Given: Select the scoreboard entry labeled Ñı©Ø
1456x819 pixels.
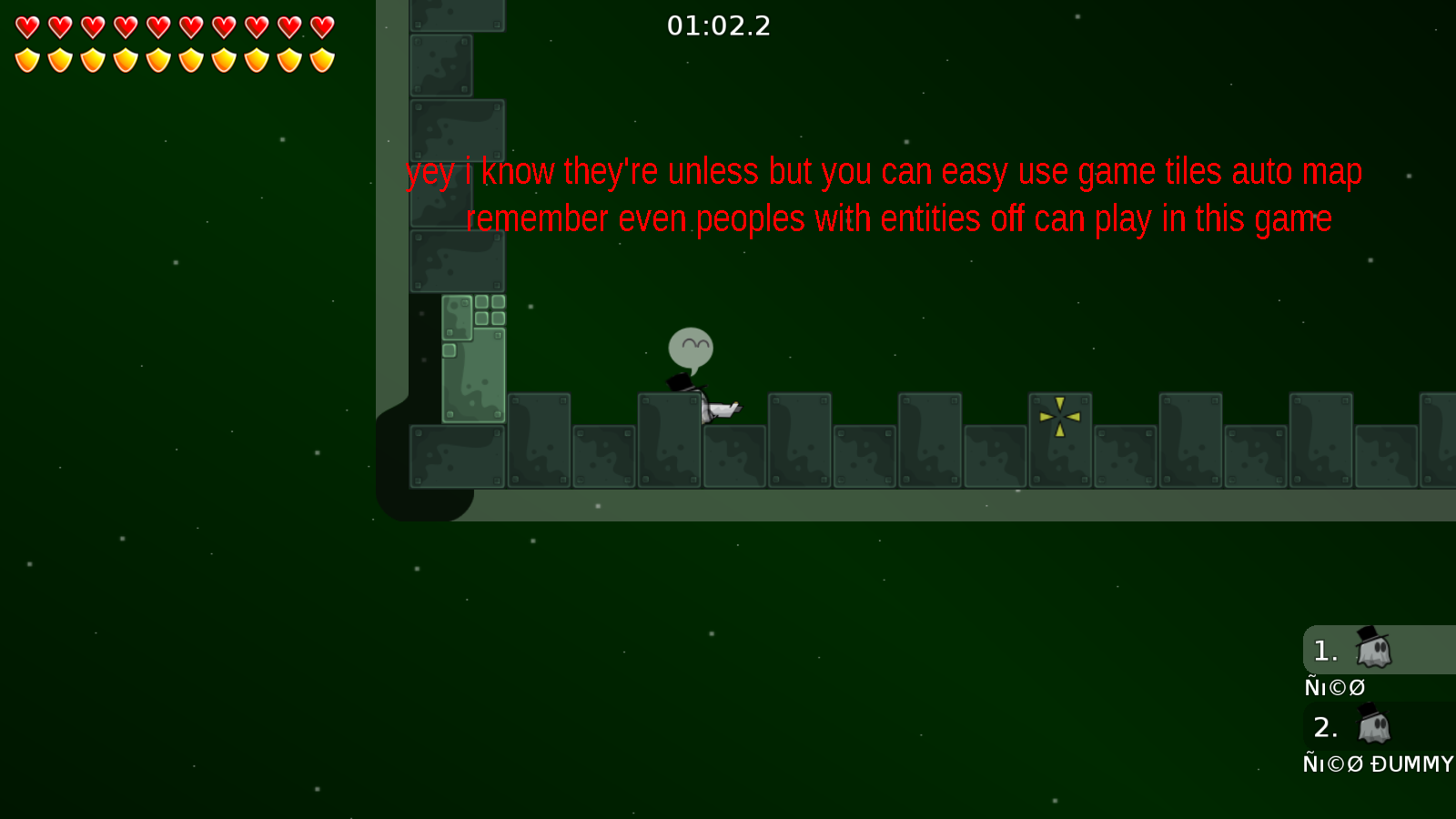Looking at the screenshot, I should [x=1334, y=687].
